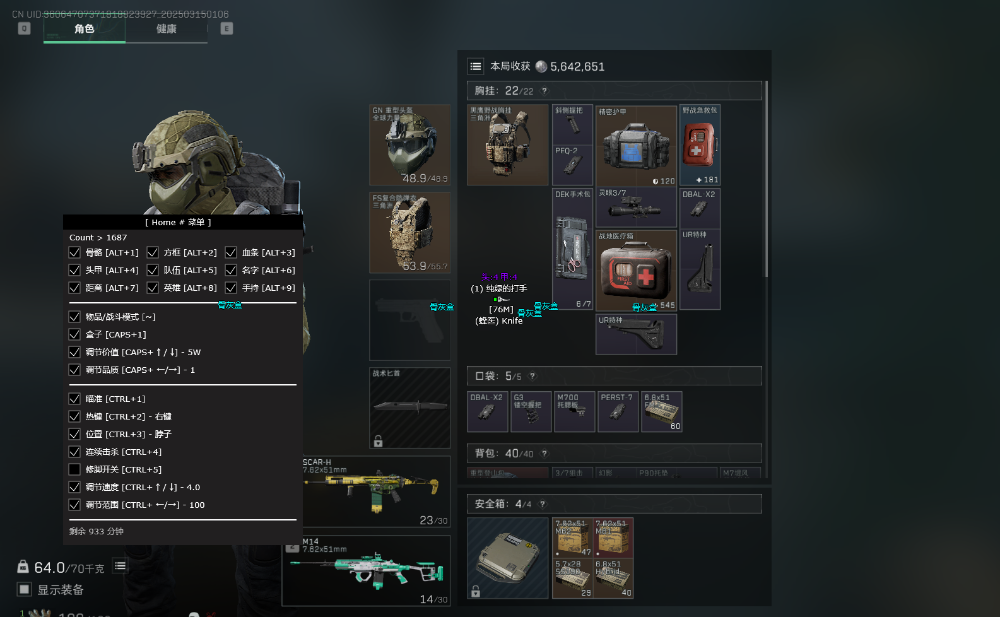Select the 精密护甲 armor repair kit
1000x617 pixels.
pyautogui.click(x=636, y=145)
